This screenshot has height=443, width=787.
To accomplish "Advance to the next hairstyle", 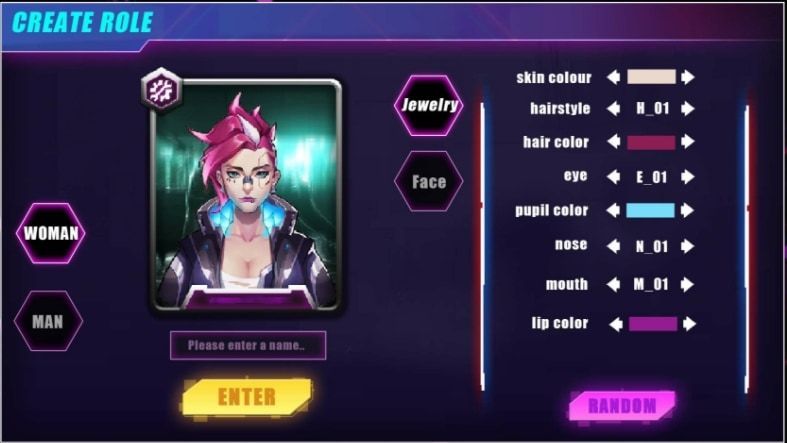I will [688, 109].
